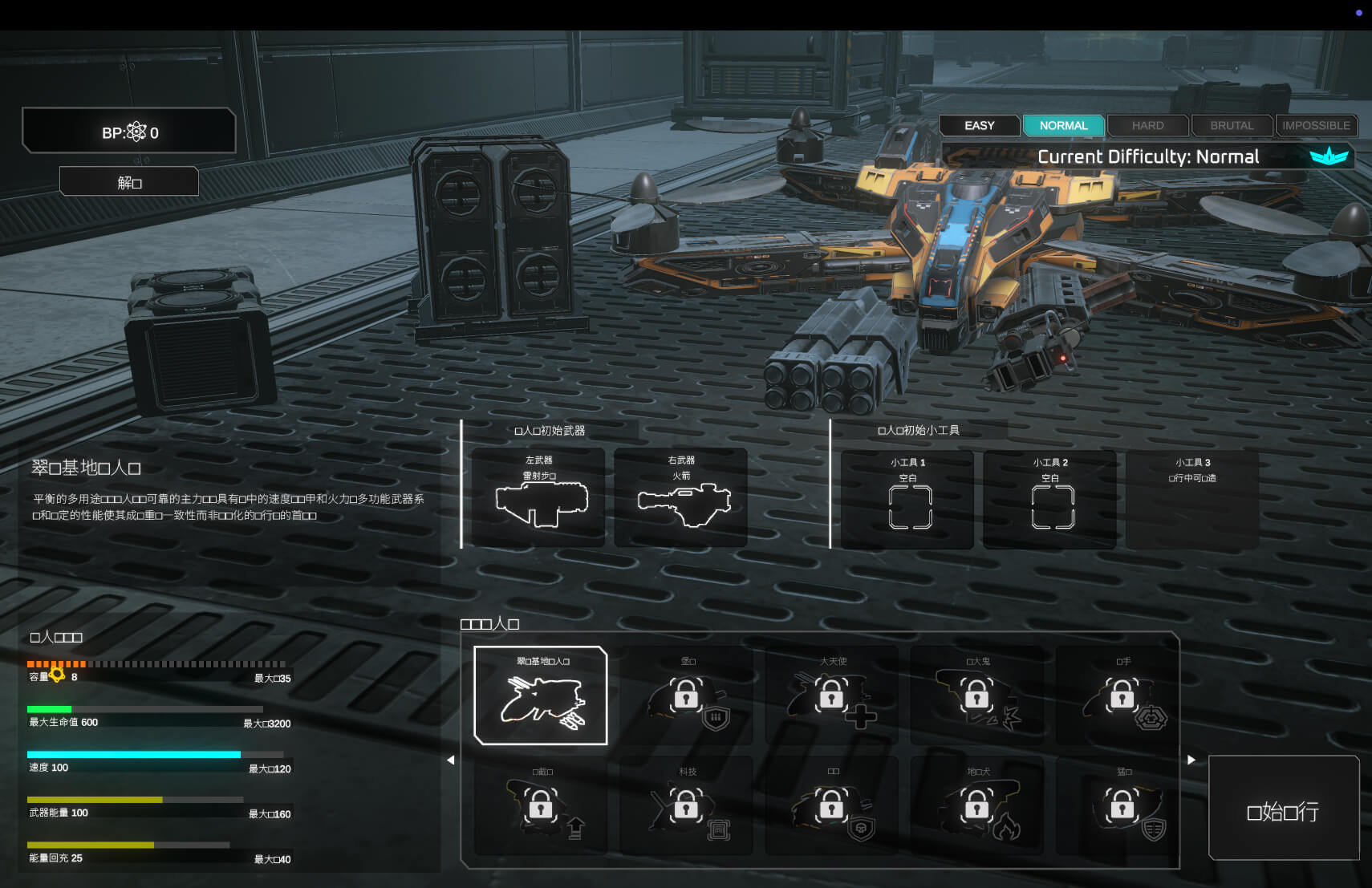
Task: Choose the locked drone with shield badge
Action: [x=688, y=695]
